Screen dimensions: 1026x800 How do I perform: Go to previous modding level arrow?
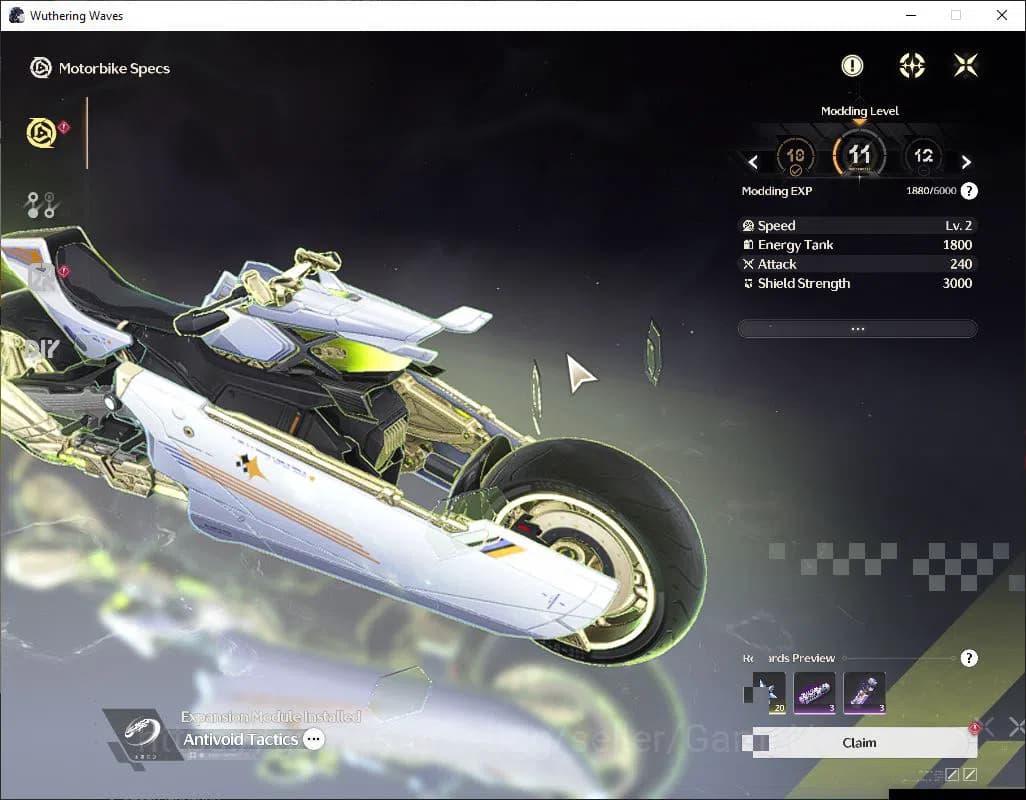coord(753,162)
